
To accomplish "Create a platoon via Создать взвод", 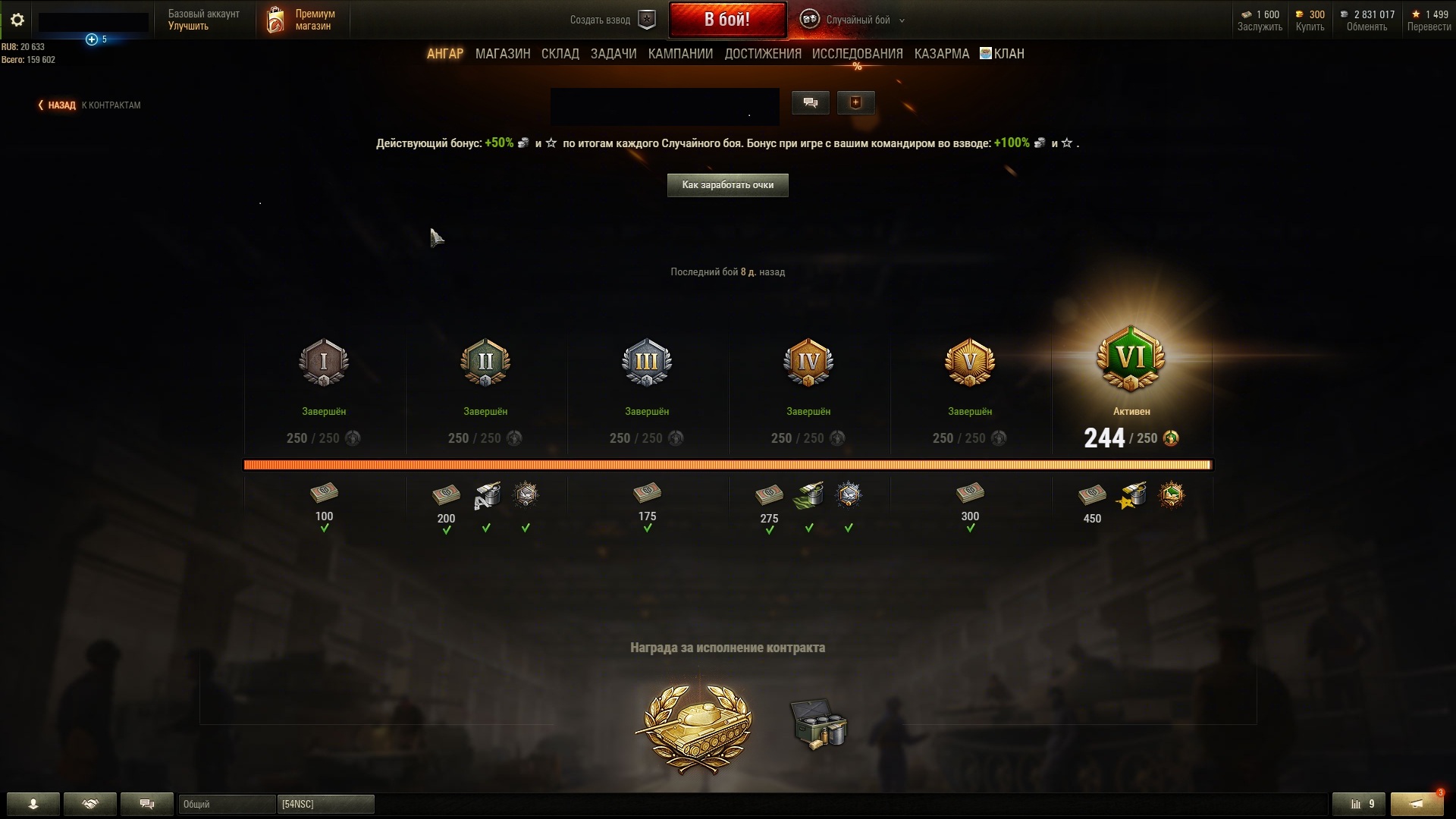I will (612, 20).
